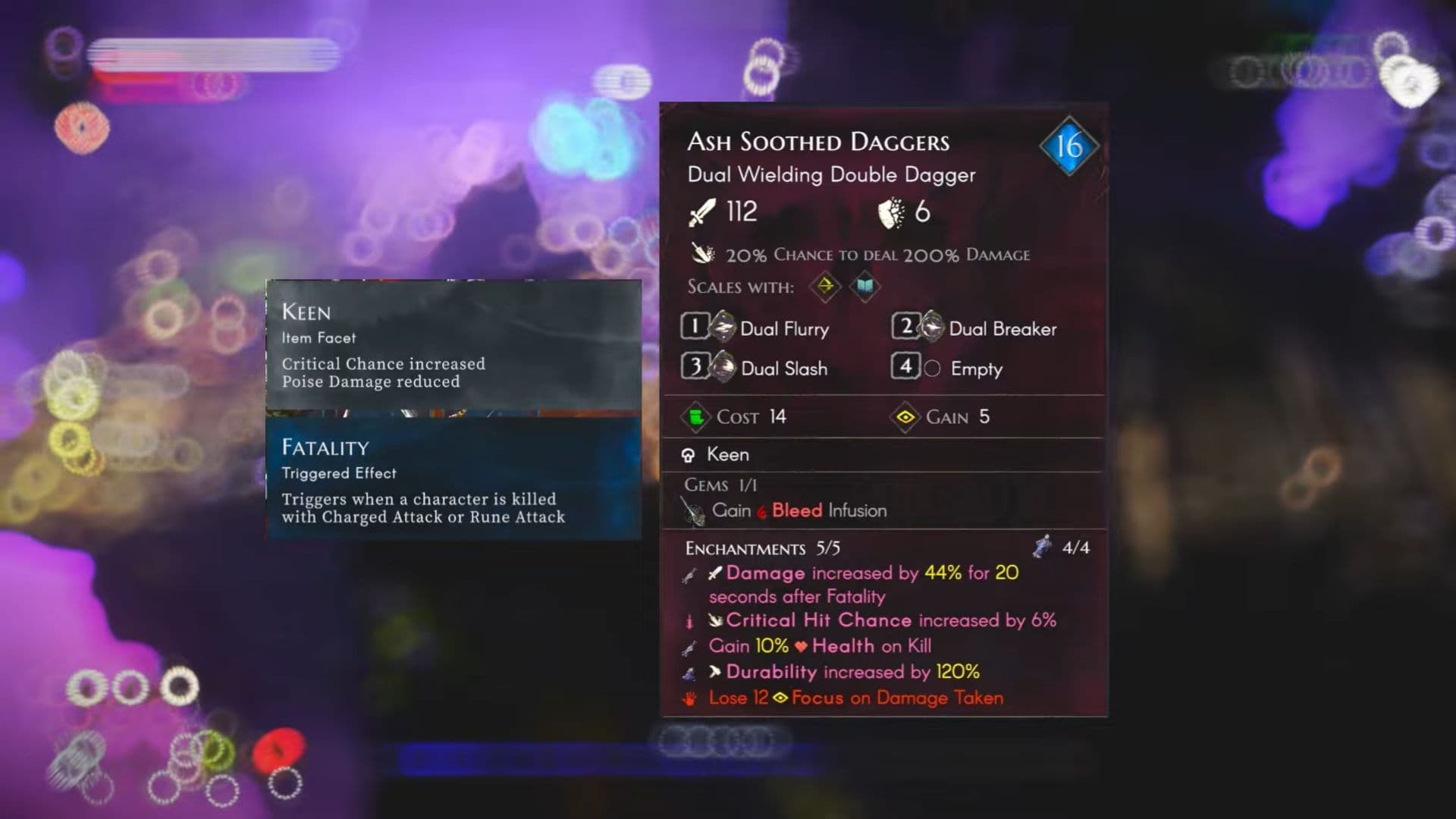This screenshot has height=819, width=1456.
Task: Click the blue level 16 diamond badge
Action: click(x=1070, y=145)
